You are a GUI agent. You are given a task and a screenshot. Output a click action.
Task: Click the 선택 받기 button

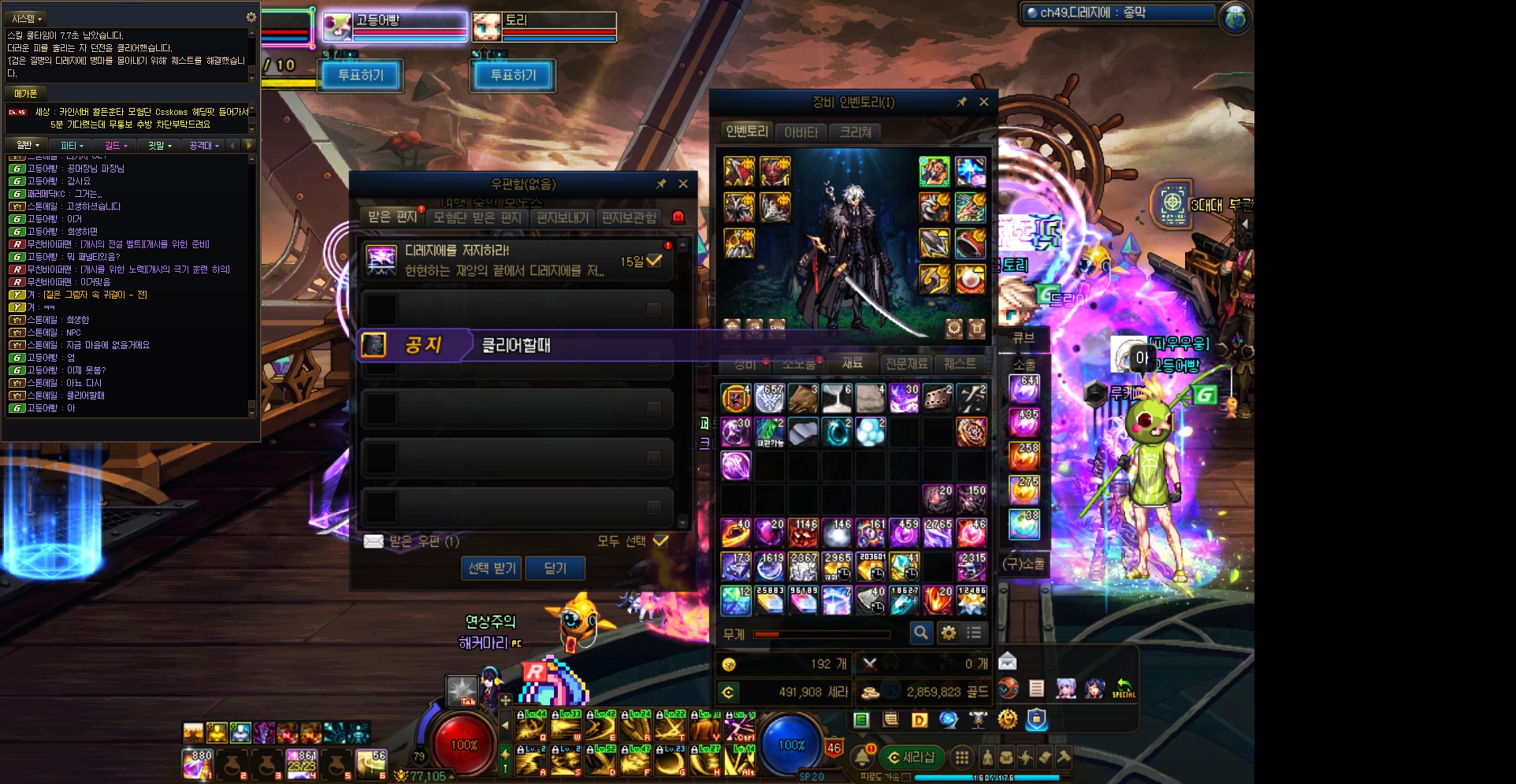click(x=492, y=568)
